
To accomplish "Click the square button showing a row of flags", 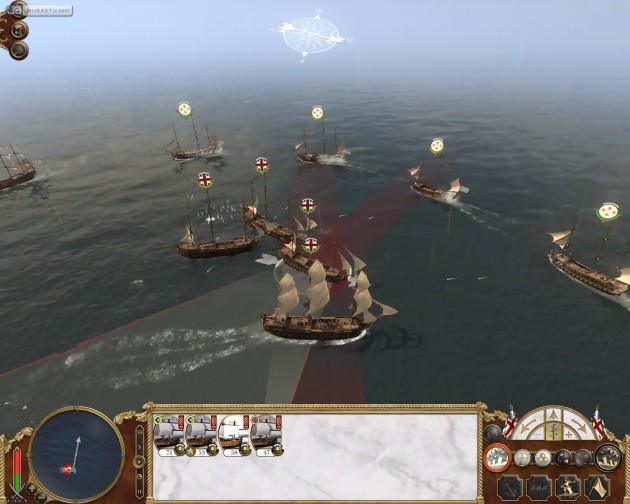I will click(x=539, y=487).
